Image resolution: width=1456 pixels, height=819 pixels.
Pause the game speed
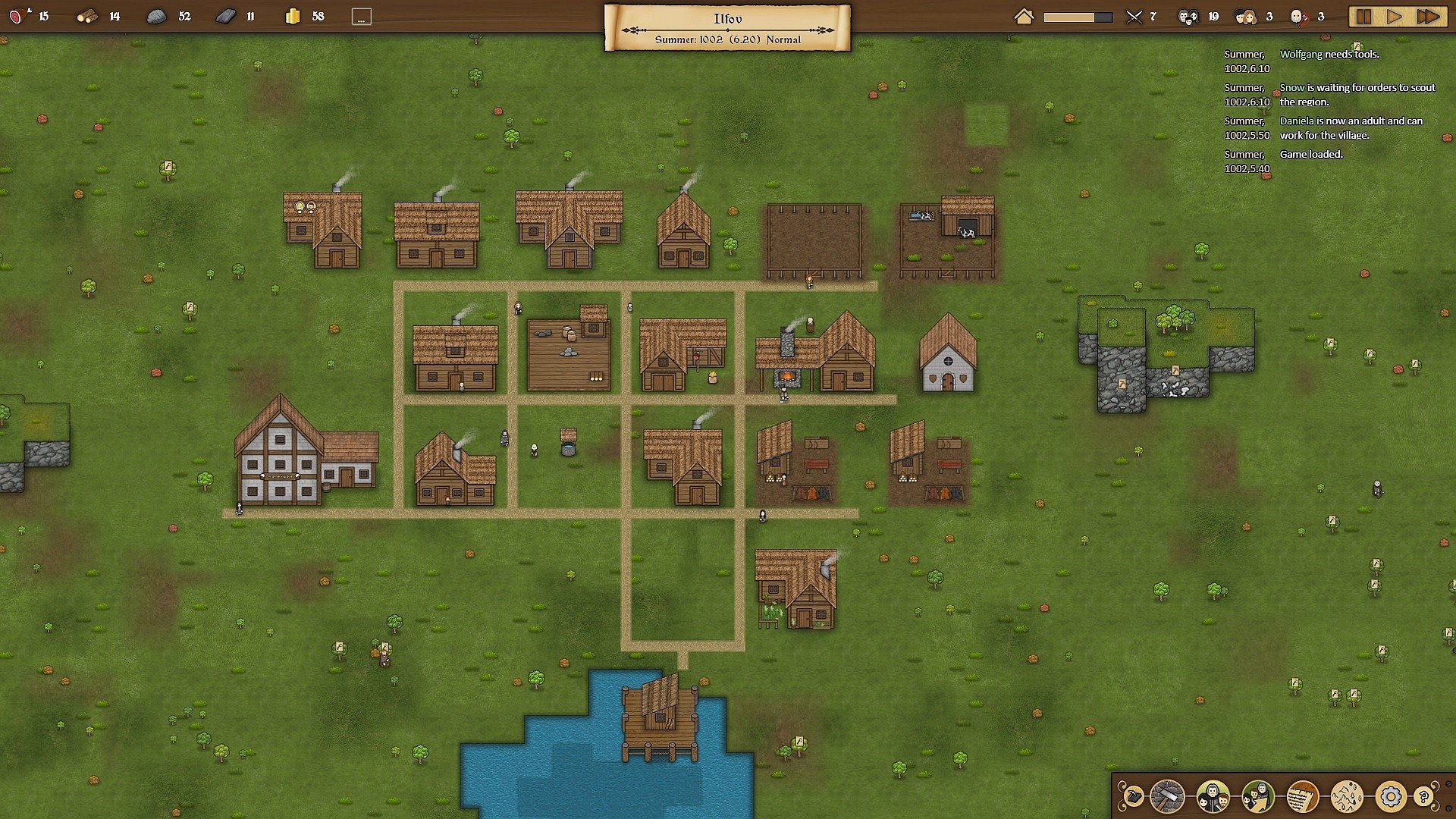coord(1363,17)
